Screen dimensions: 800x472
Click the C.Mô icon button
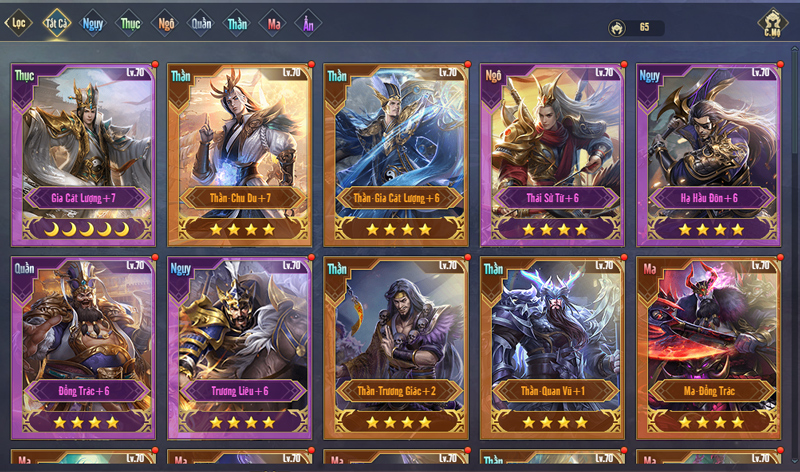tap(772, 22)
